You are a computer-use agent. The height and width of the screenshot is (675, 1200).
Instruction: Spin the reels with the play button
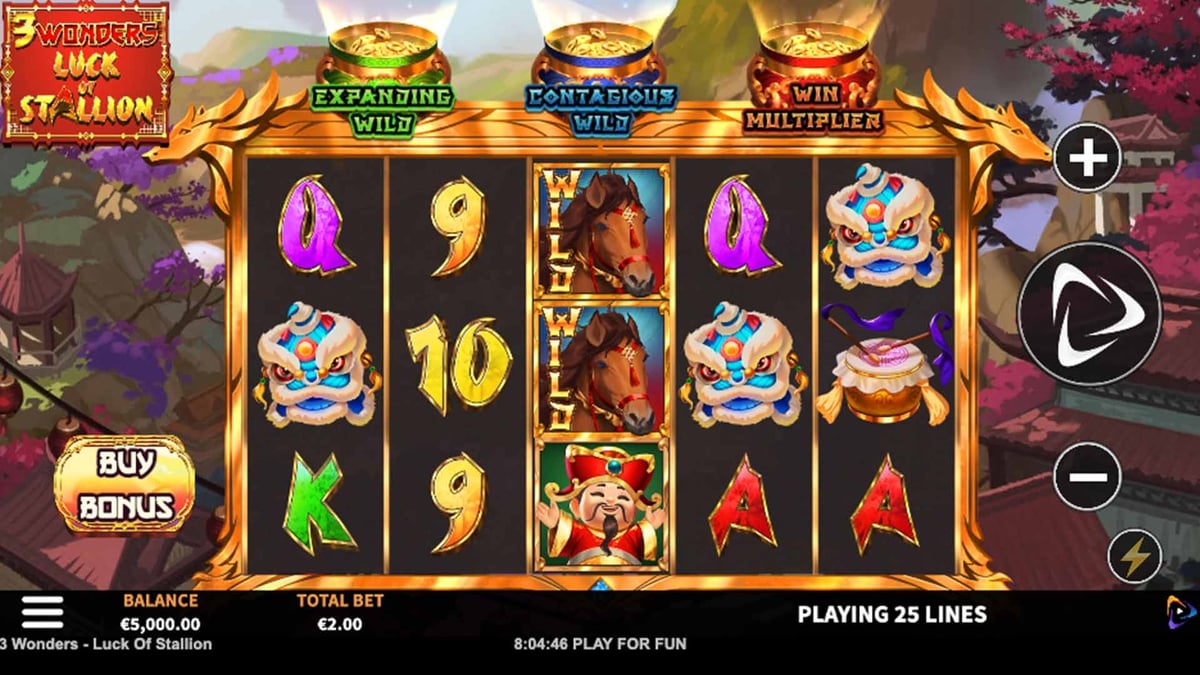(1089, 315)
